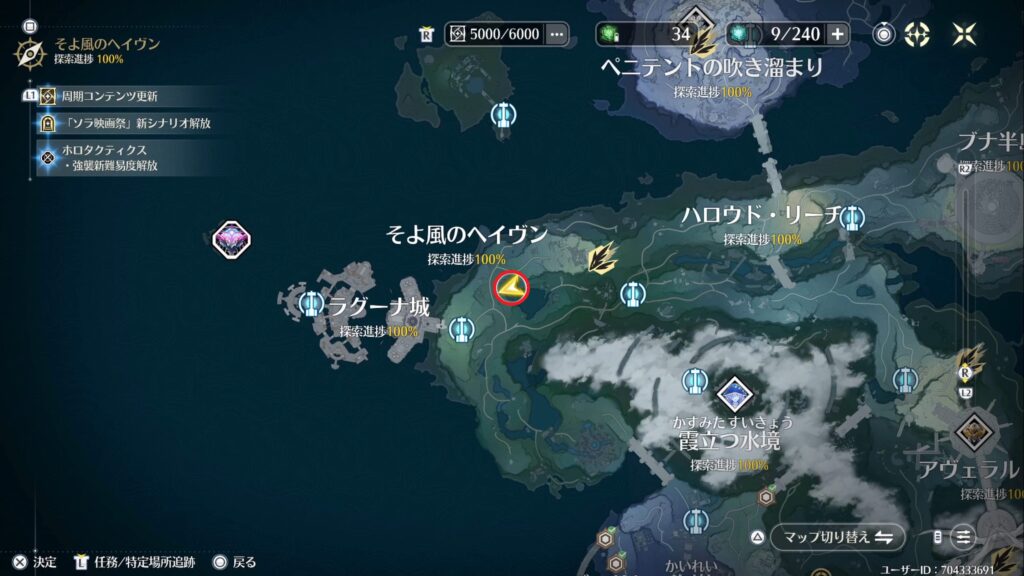Image resolution: width=1024 pixels, height=576 pixels.
Task: Open the 5000/6000 resource details menu
Action: [x=556, y=34]
